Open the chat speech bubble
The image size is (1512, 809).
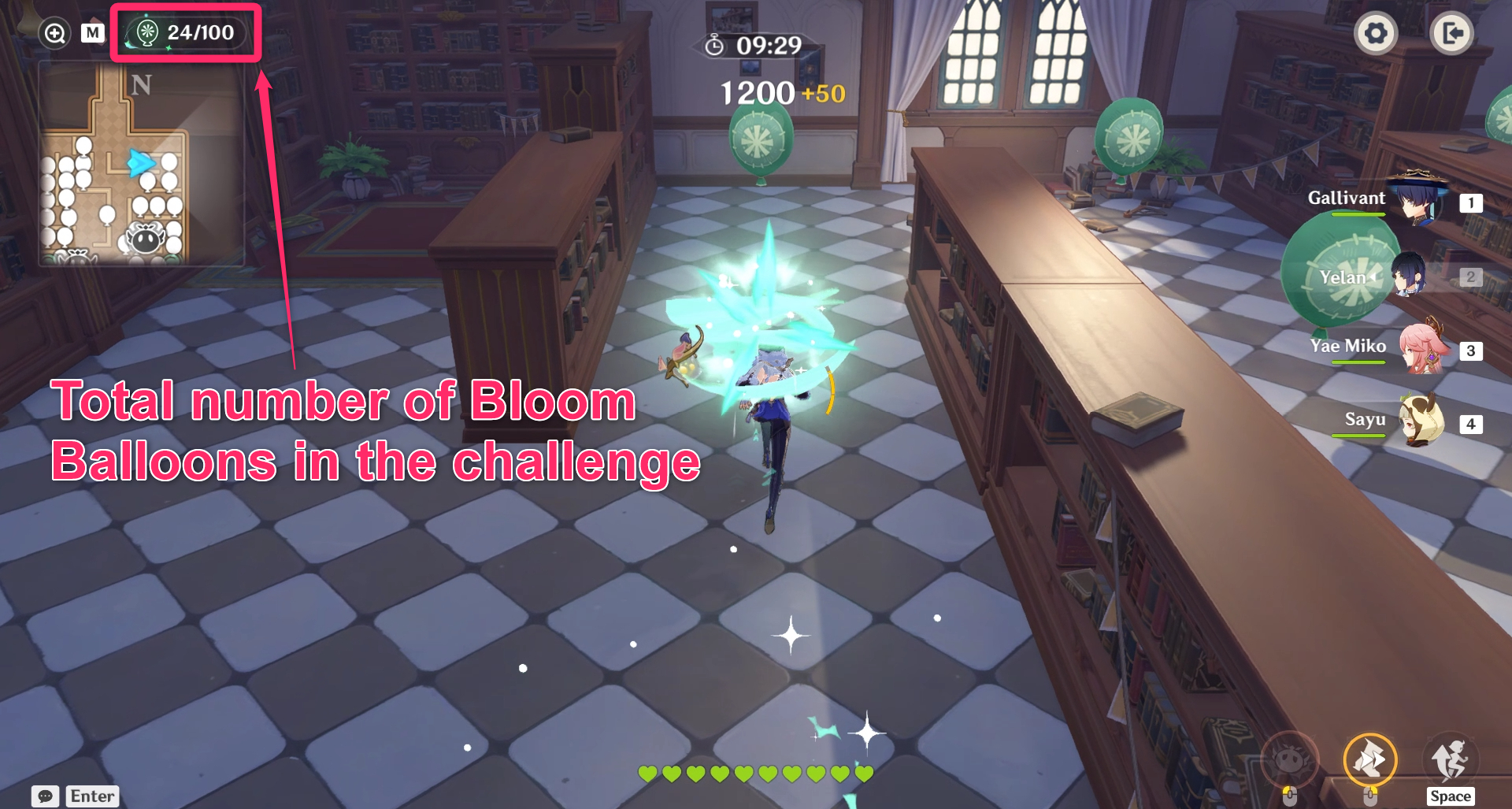45,796
